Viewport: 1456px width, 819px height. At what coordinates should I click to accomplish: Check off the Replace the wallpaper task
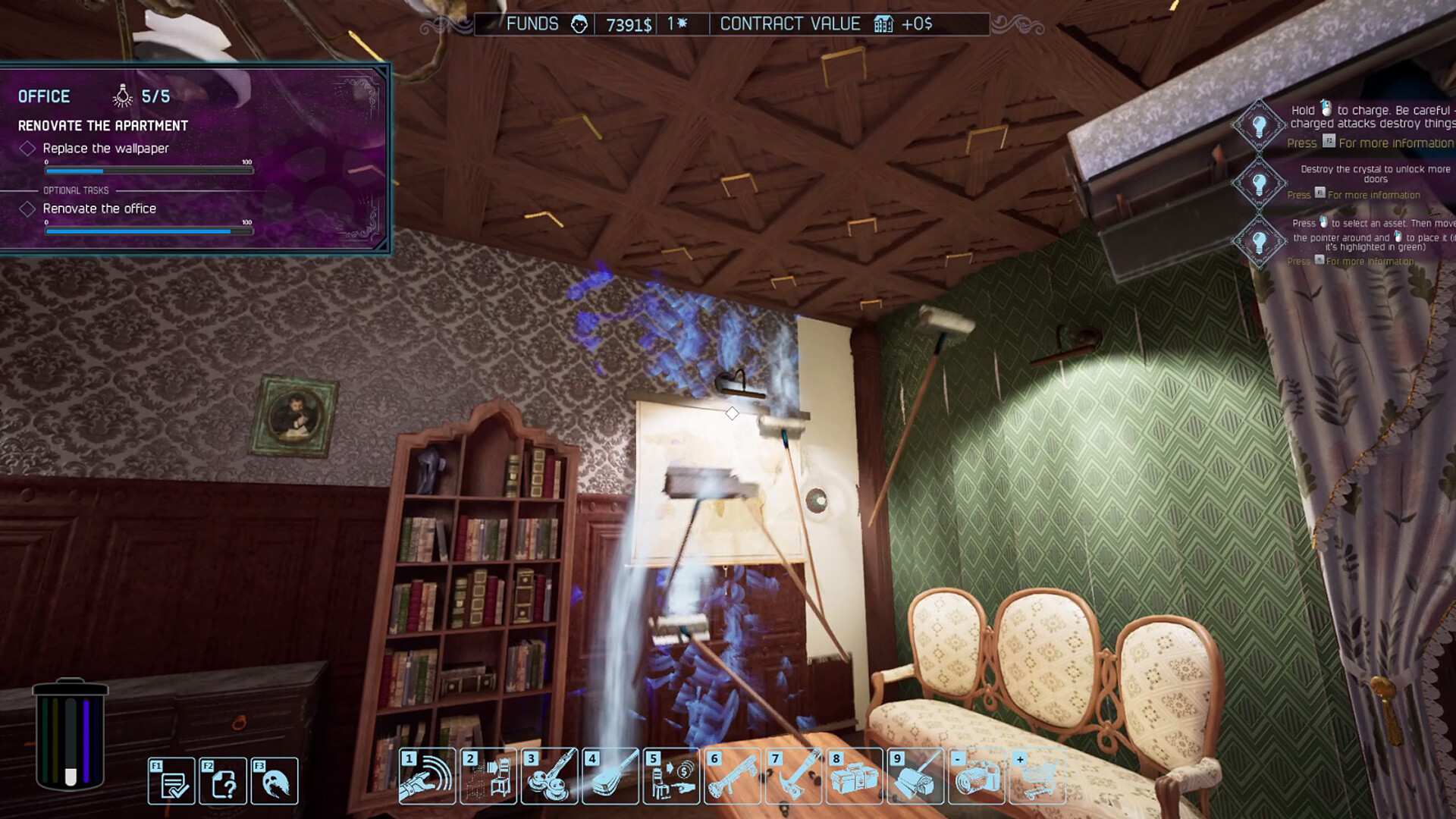point(28,149)
